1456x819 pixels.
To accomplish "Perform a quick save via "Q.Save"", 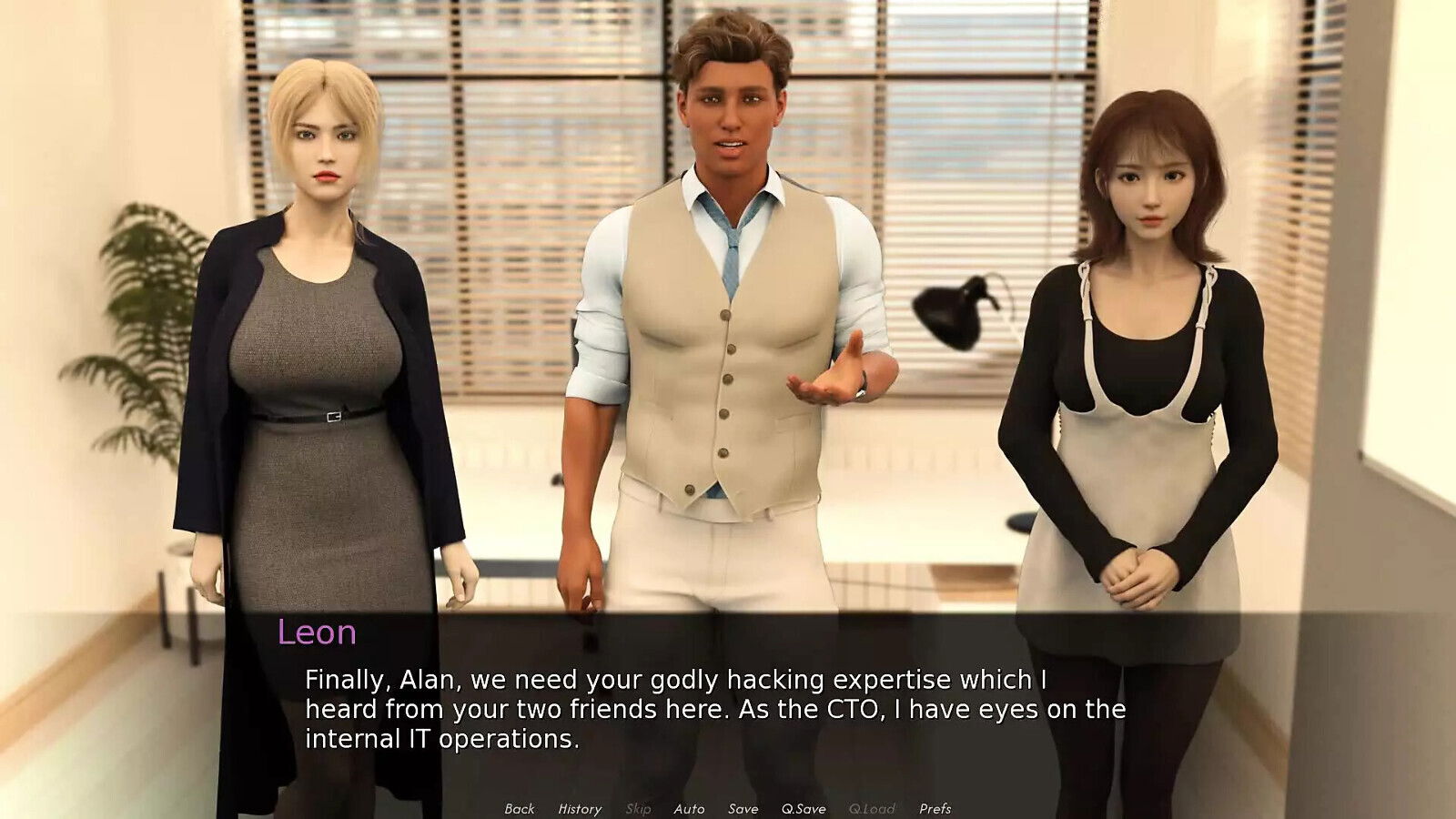I will [x=803, y=808].
